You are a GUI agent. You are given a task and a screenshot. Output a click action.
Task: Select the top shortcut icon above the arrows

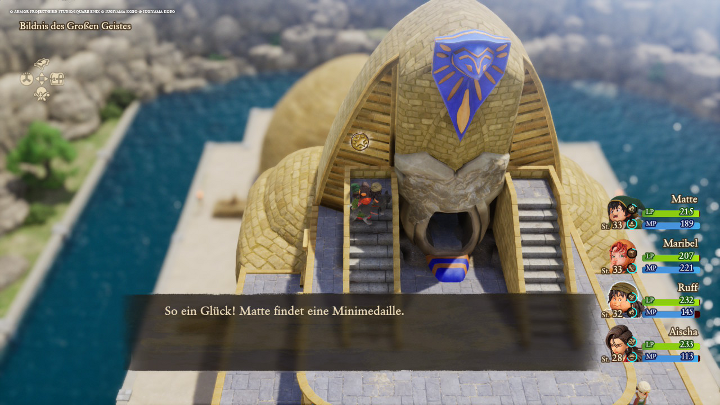(42, 64)
